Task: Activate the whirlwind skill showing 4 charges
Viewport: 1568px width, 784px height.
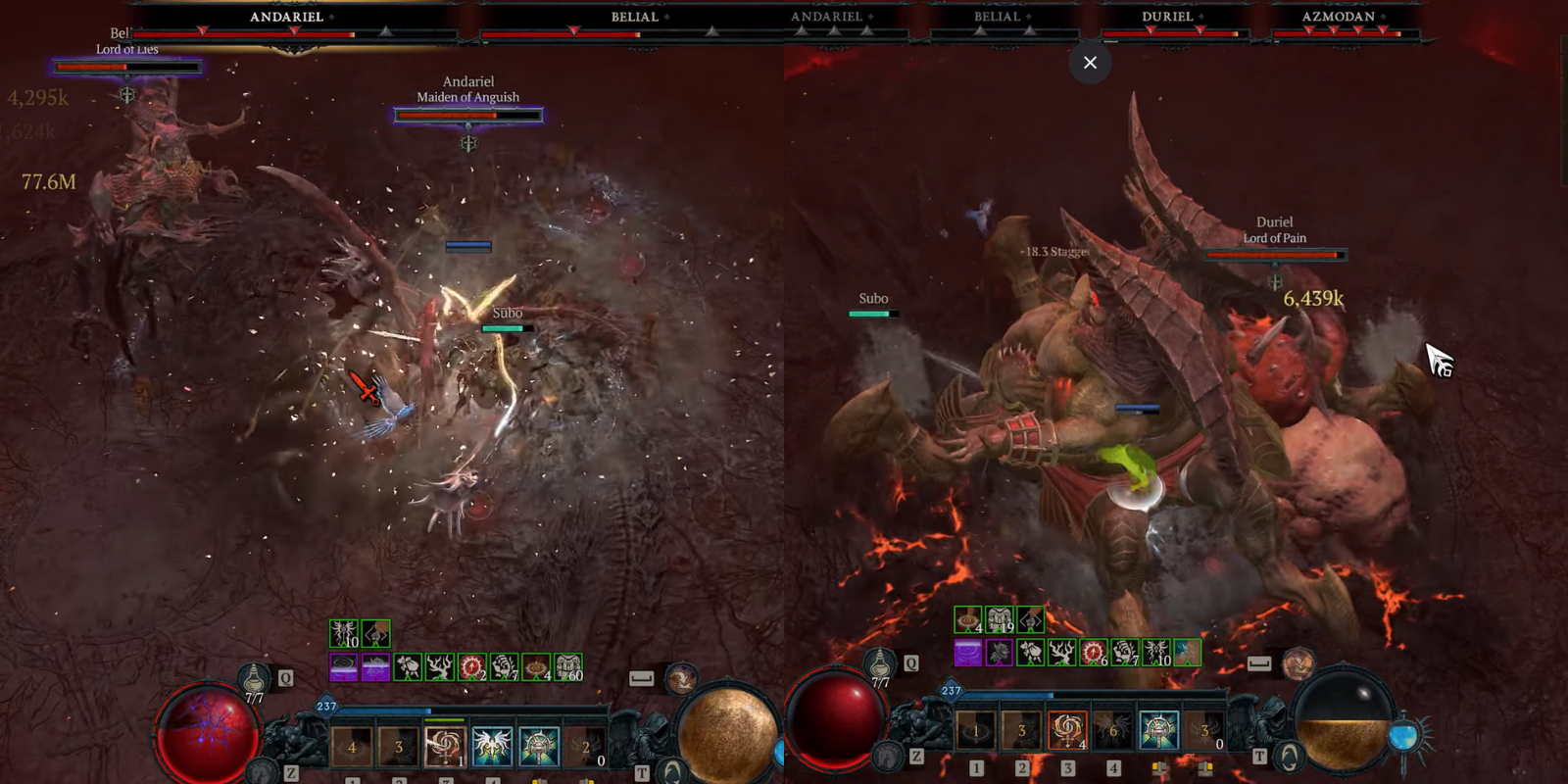Action: coord(1067,731)
